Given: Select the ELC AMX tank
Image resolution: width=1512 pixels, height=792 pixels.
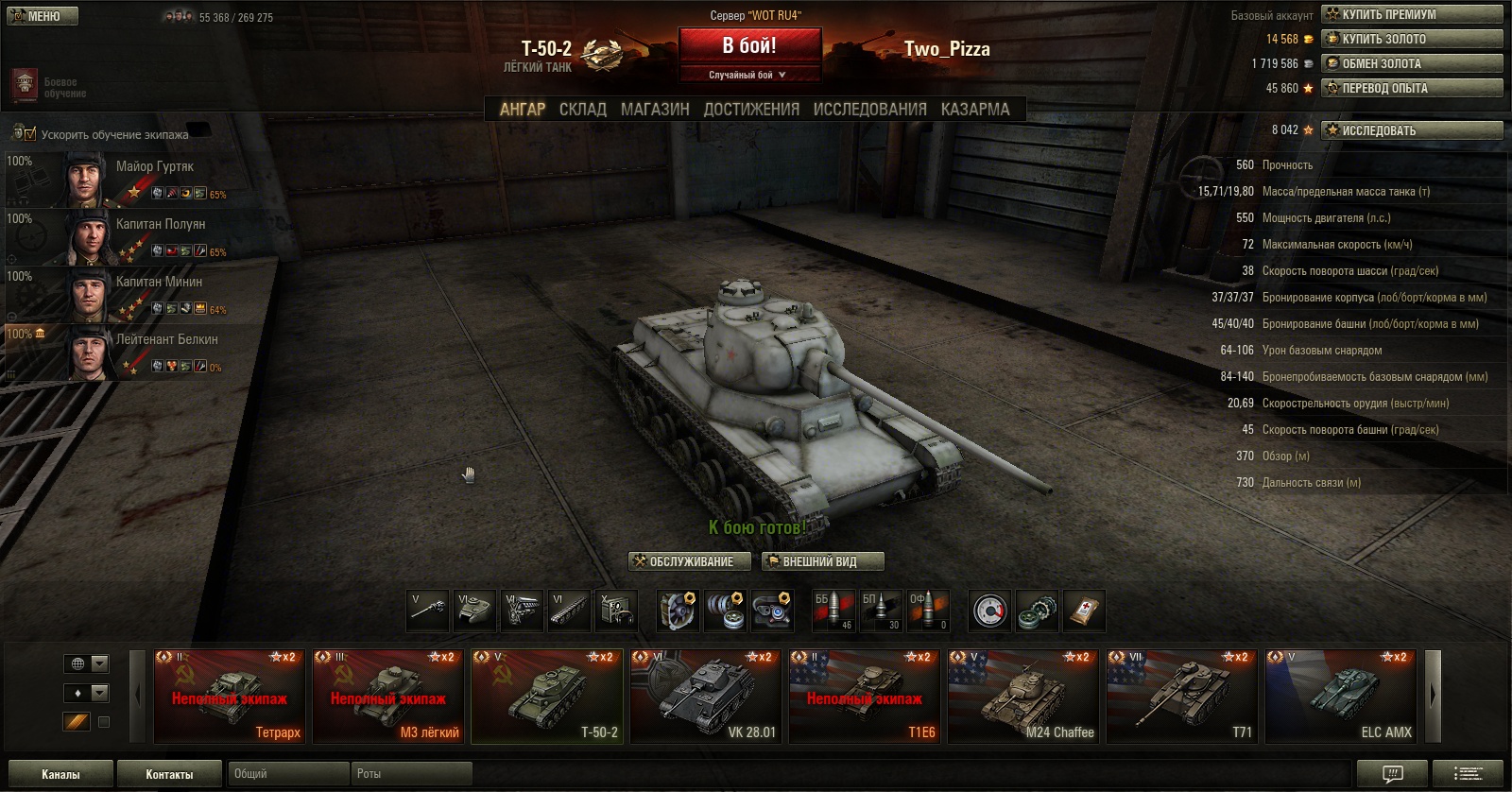Looking at the screenshot, I should [x=1341, y=697].
